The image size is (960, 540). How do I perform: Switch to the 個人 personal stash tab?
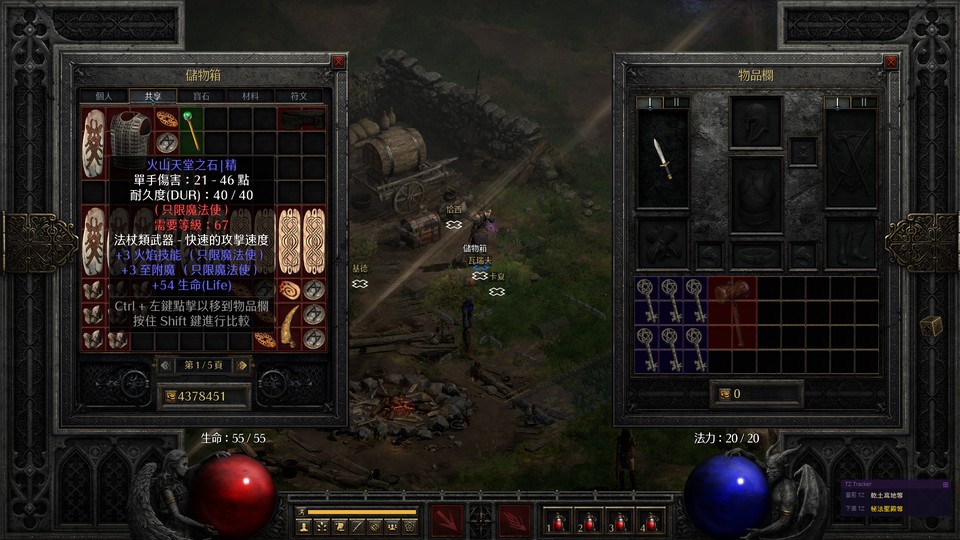pos(104,96)
